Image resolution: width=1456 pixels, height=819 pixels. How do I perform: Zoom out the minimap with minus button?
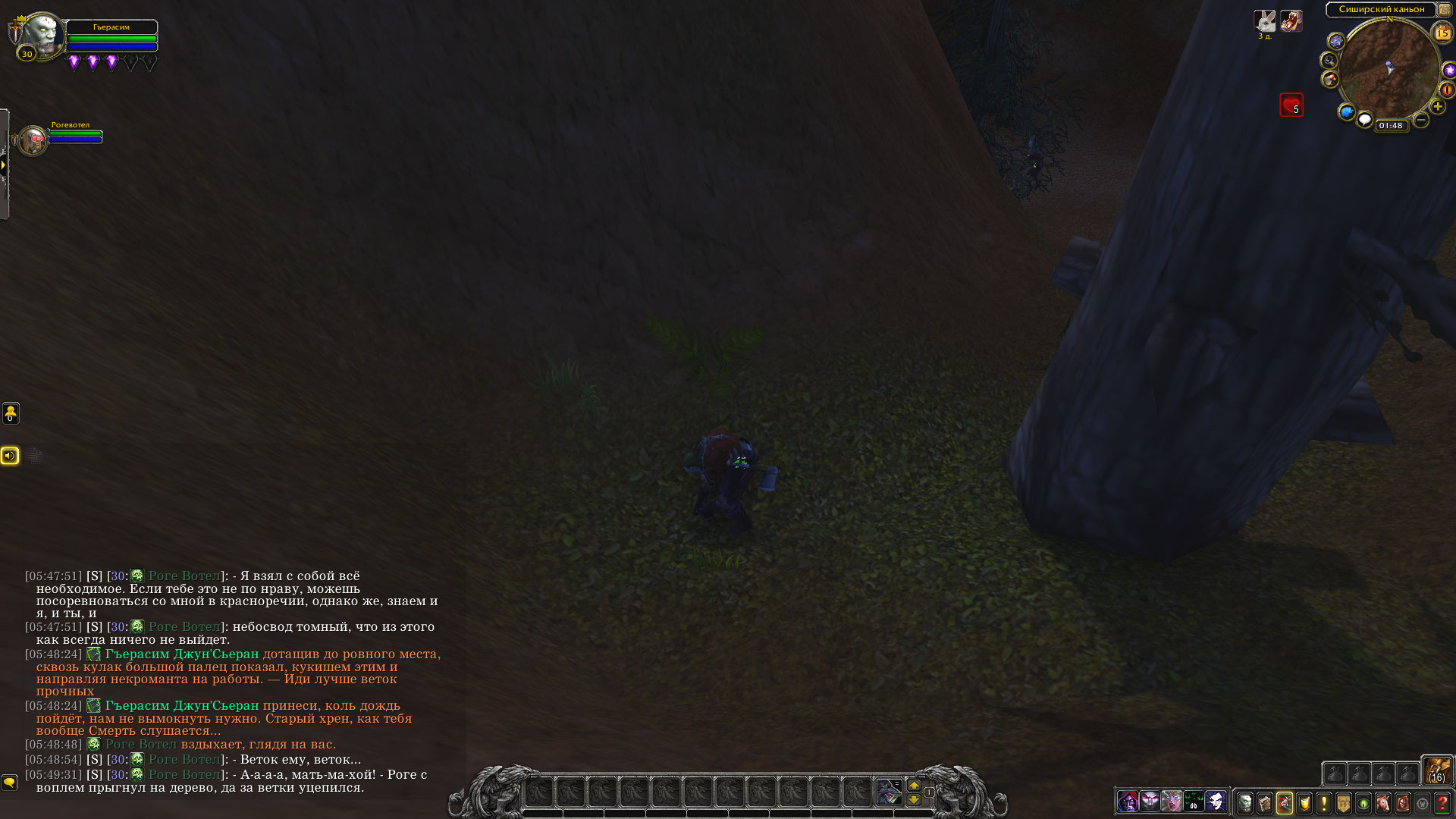pyautogui.click(x=1421, y=120)
